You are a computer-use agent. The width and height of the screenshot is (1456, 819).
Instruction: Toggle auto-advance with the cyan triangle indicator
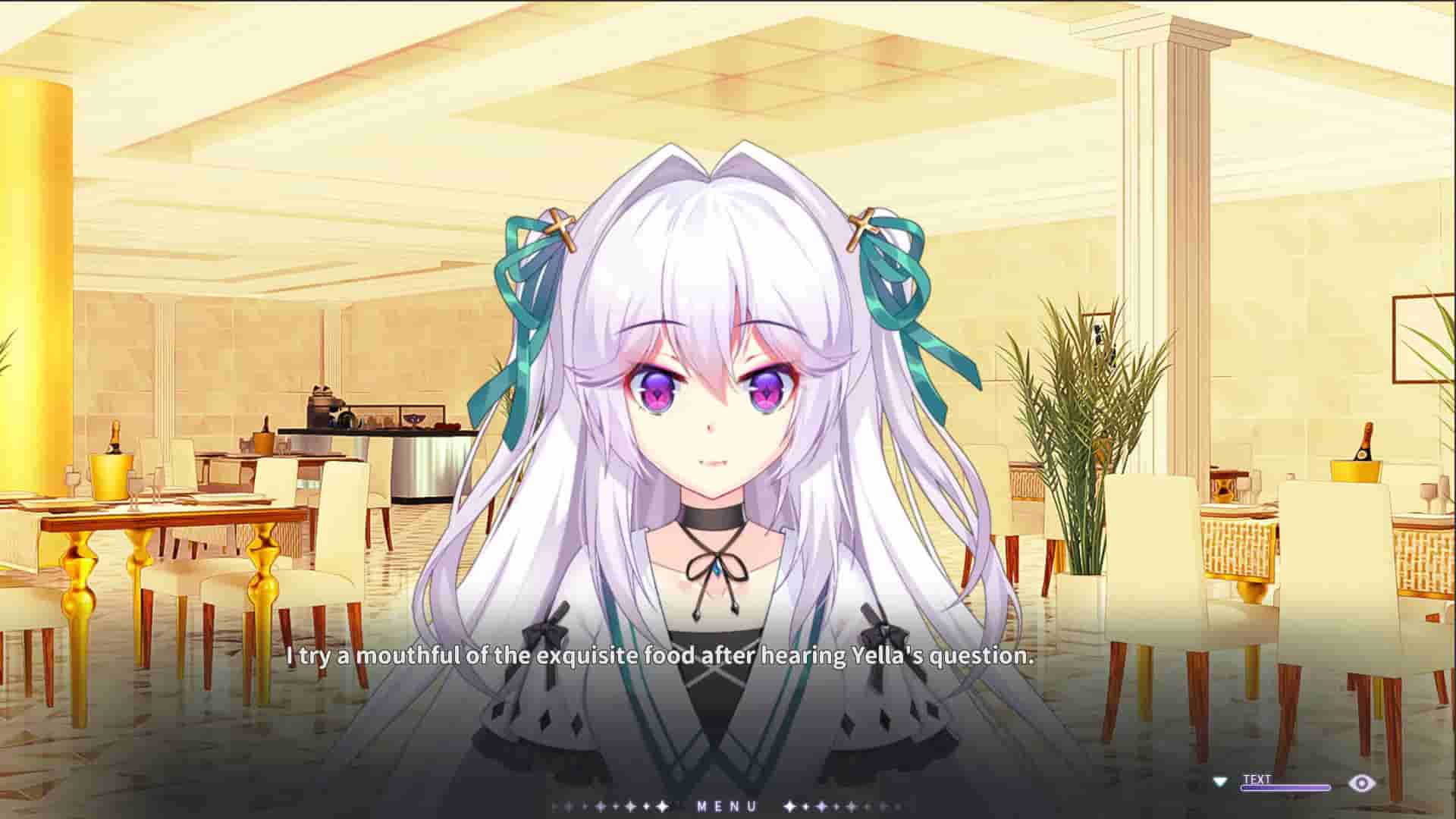[x=1219, y=783]
